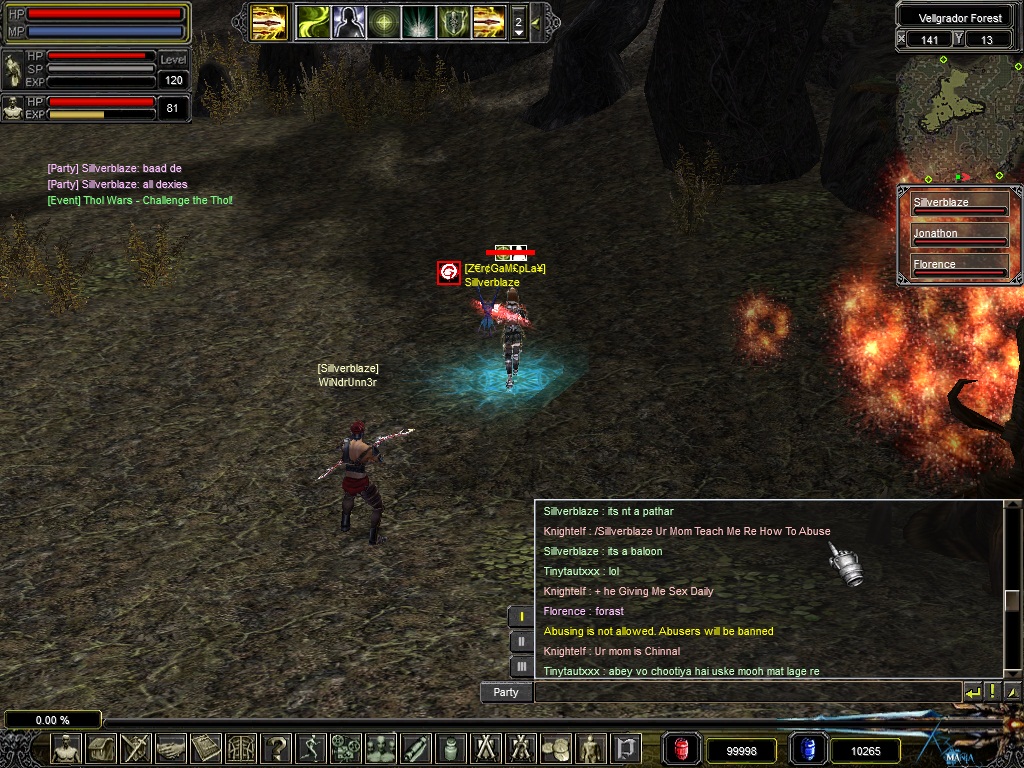Activate the green swirl skill icon
1024x768 pixels.
(x=313, y=22)
